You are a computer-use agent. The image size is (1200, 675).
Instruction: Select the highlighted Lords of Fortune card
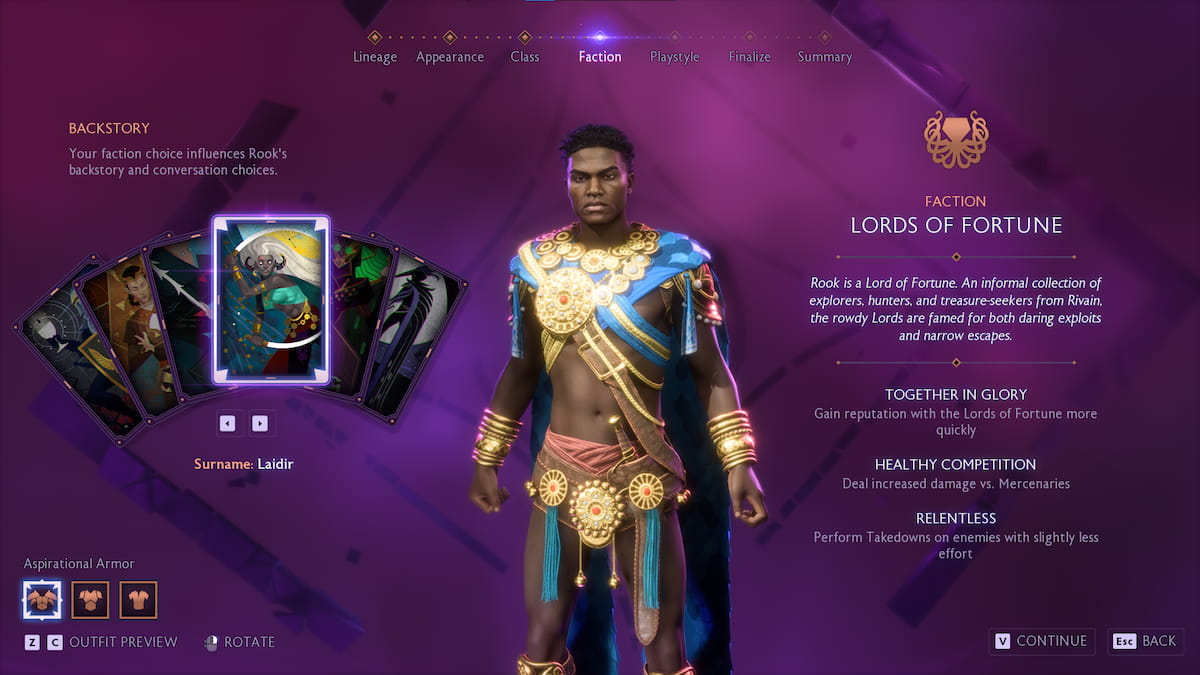(x=271, y=299)
